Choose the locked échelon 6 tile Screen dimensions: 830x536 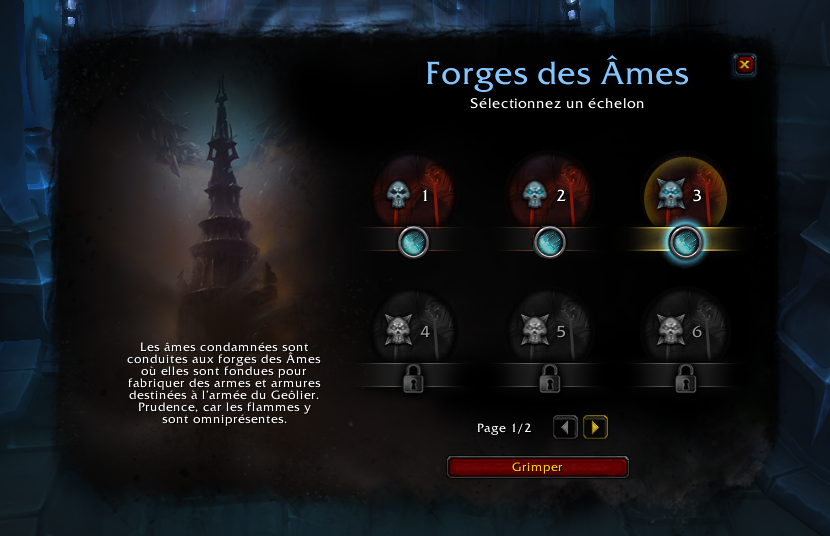pos(685,329)
